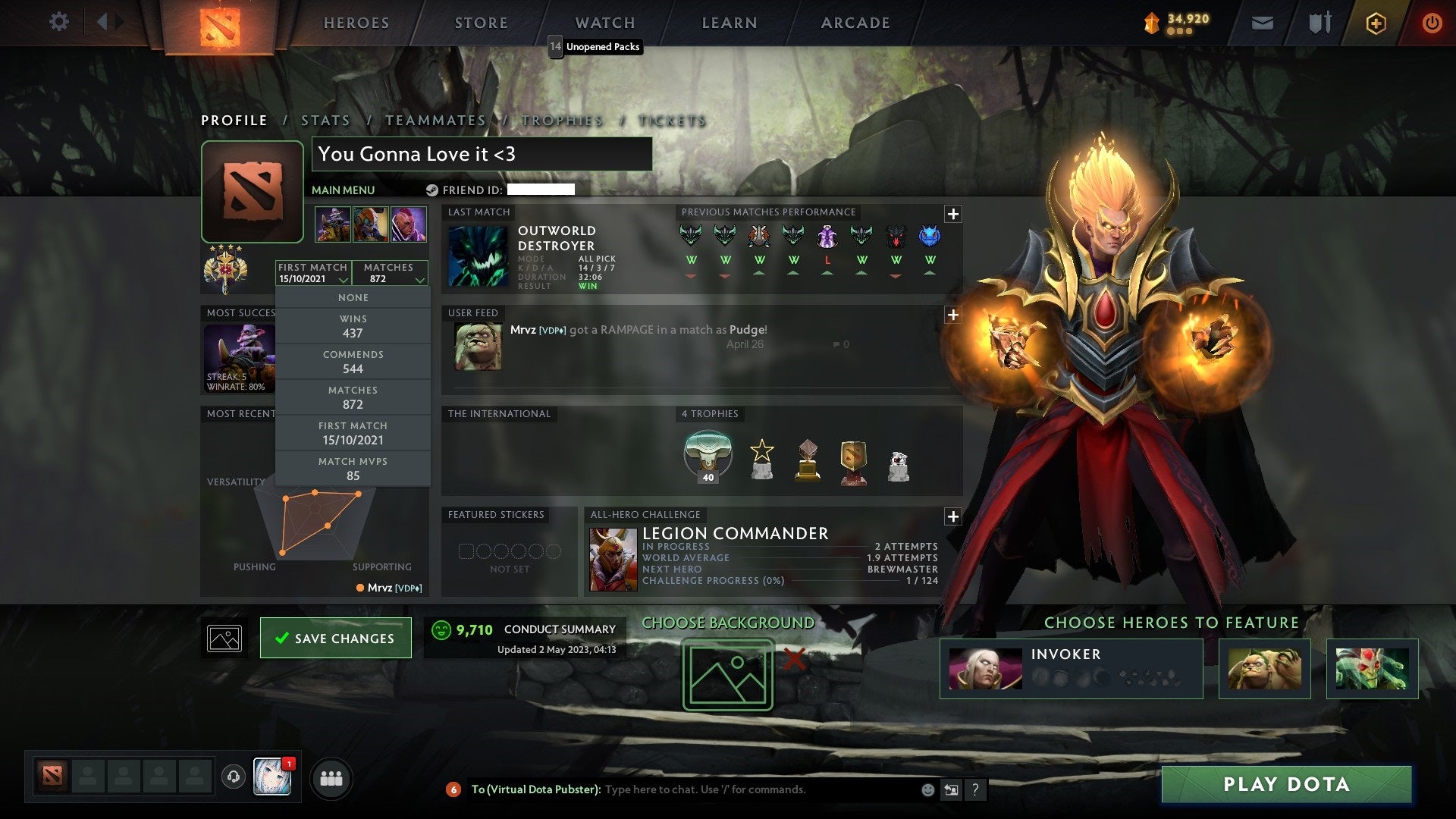Open the emoticon picker in the chat bar
Screen dimensions: 1456x819
[927, 789]
